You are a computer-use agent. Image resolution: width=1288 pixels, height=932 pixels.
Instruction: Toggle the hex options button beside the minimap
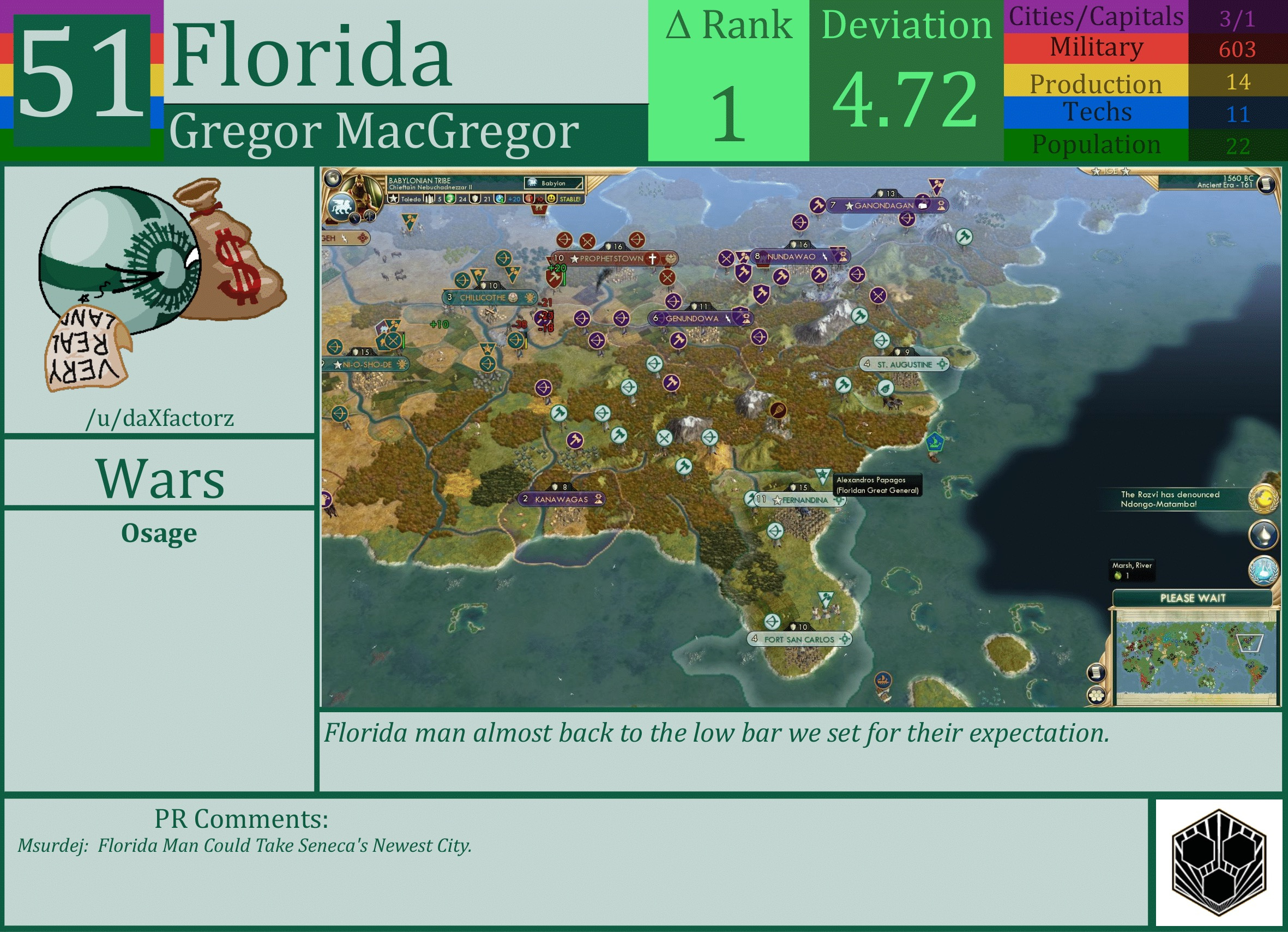coord(1097,696)
